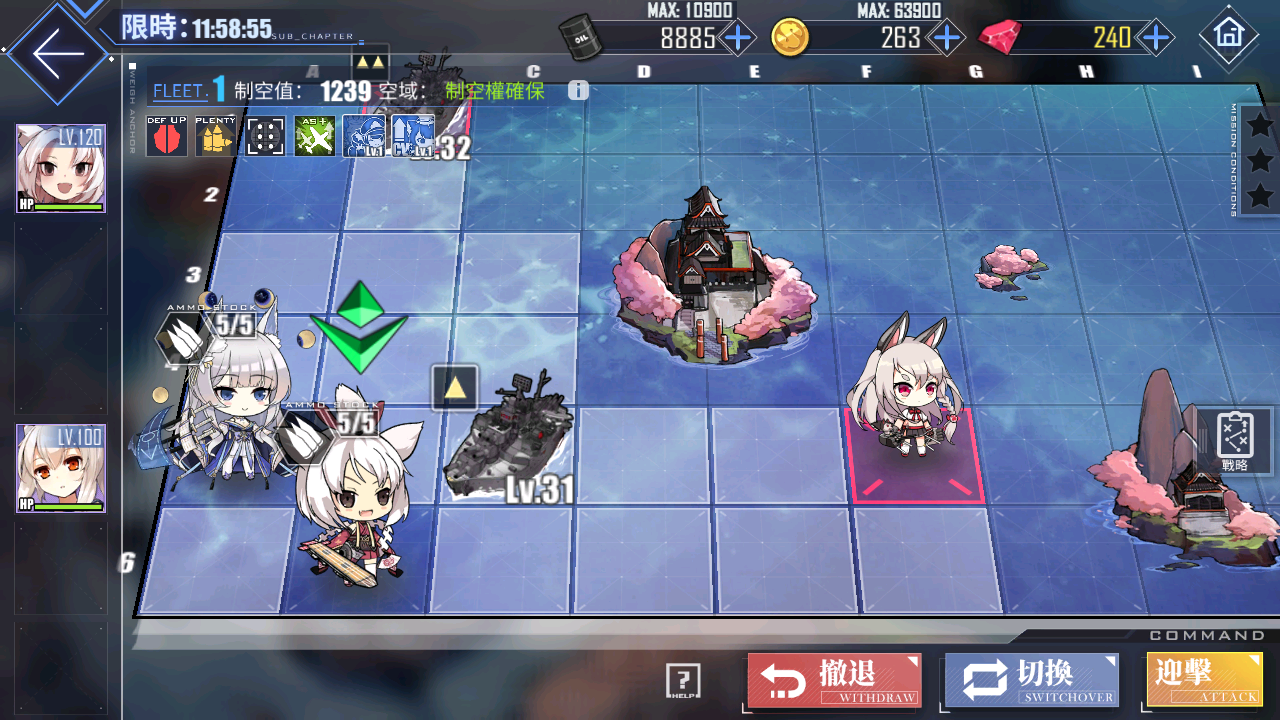
Task: View the DEF UP buff icon
Action: [166, 136]
